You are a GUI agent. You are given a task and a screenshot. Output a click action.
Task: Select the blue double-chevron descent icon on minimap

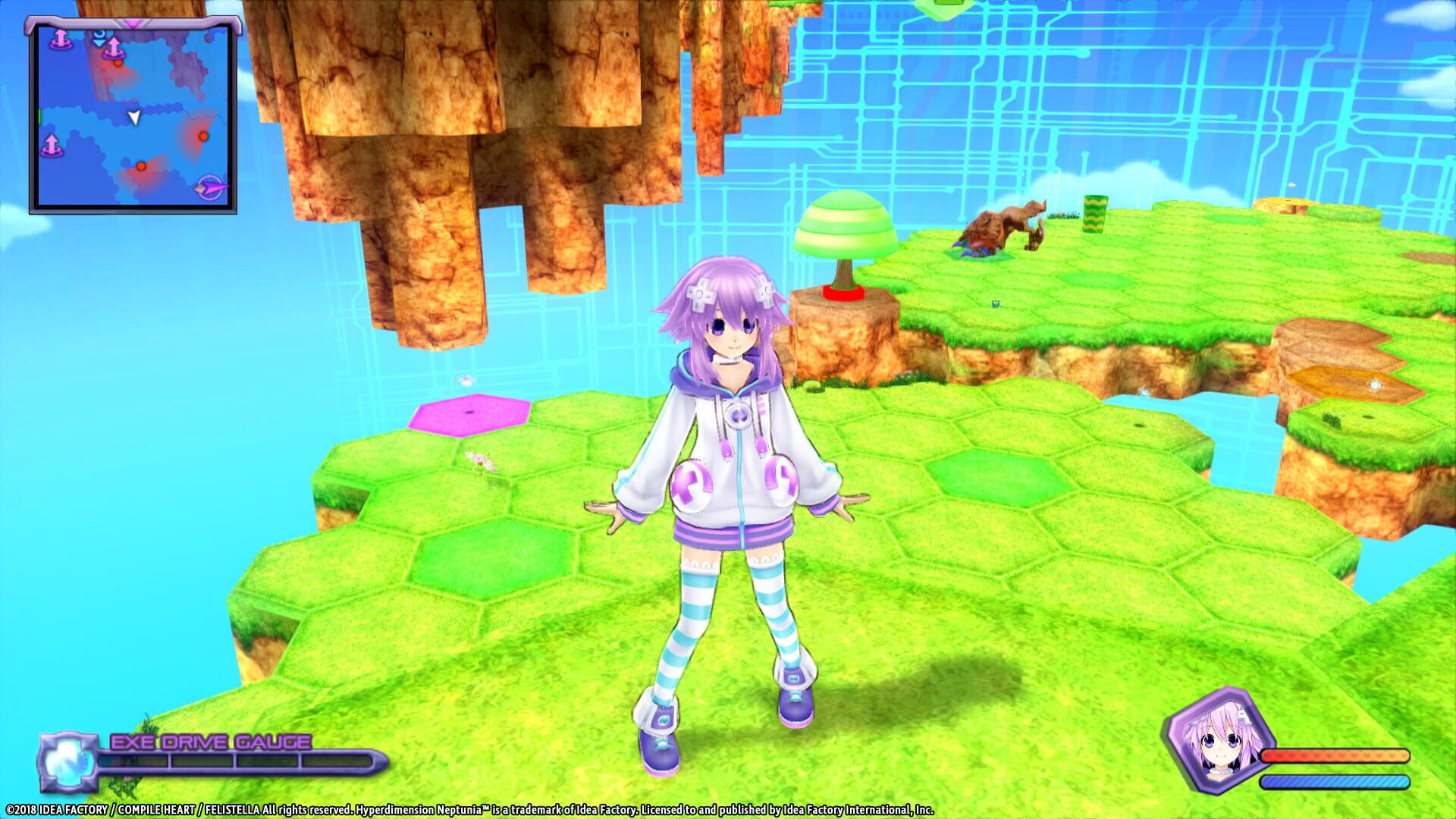point(99,38)
